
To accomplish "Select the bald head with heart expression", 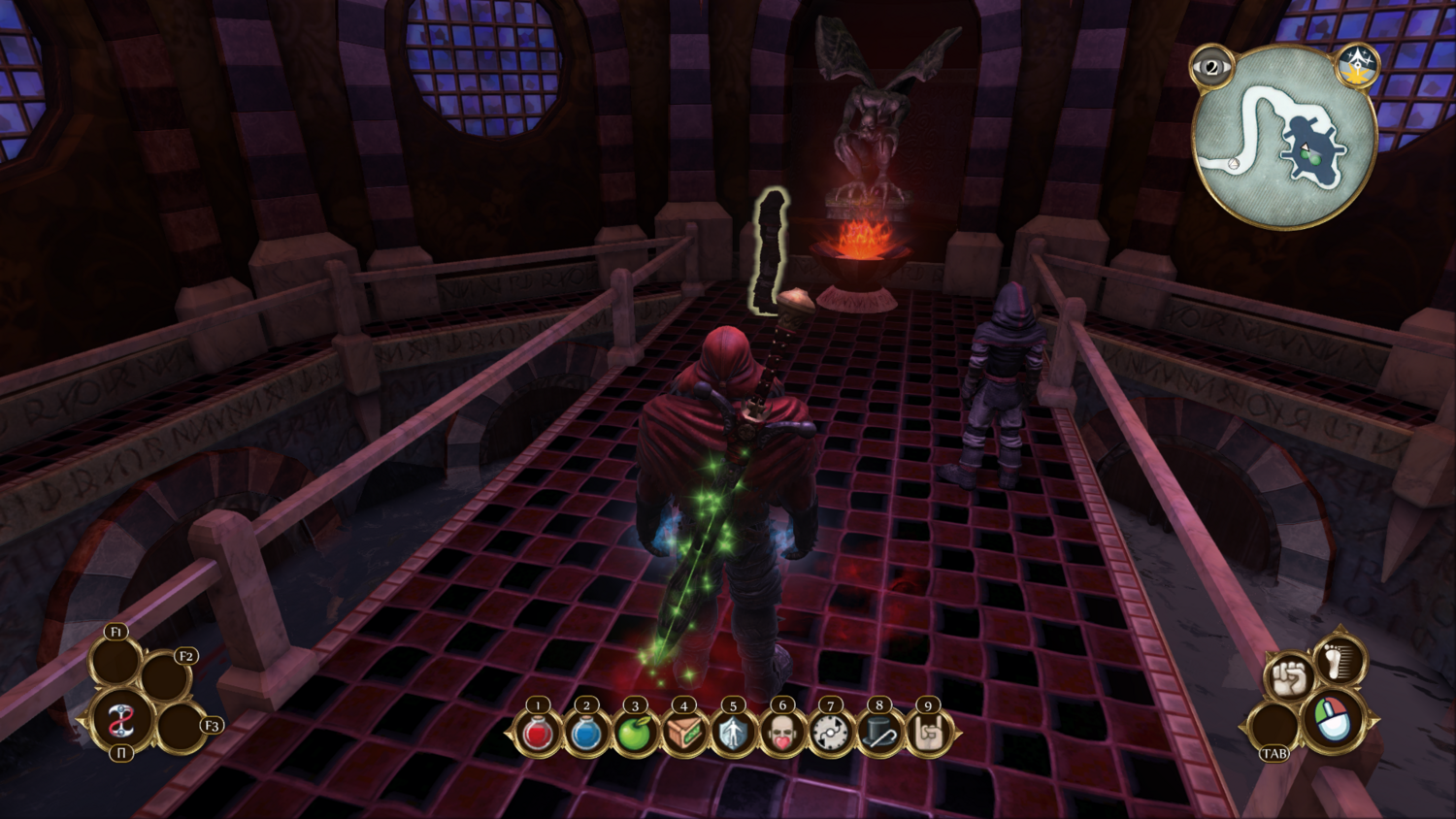I will tap(782, 735).
